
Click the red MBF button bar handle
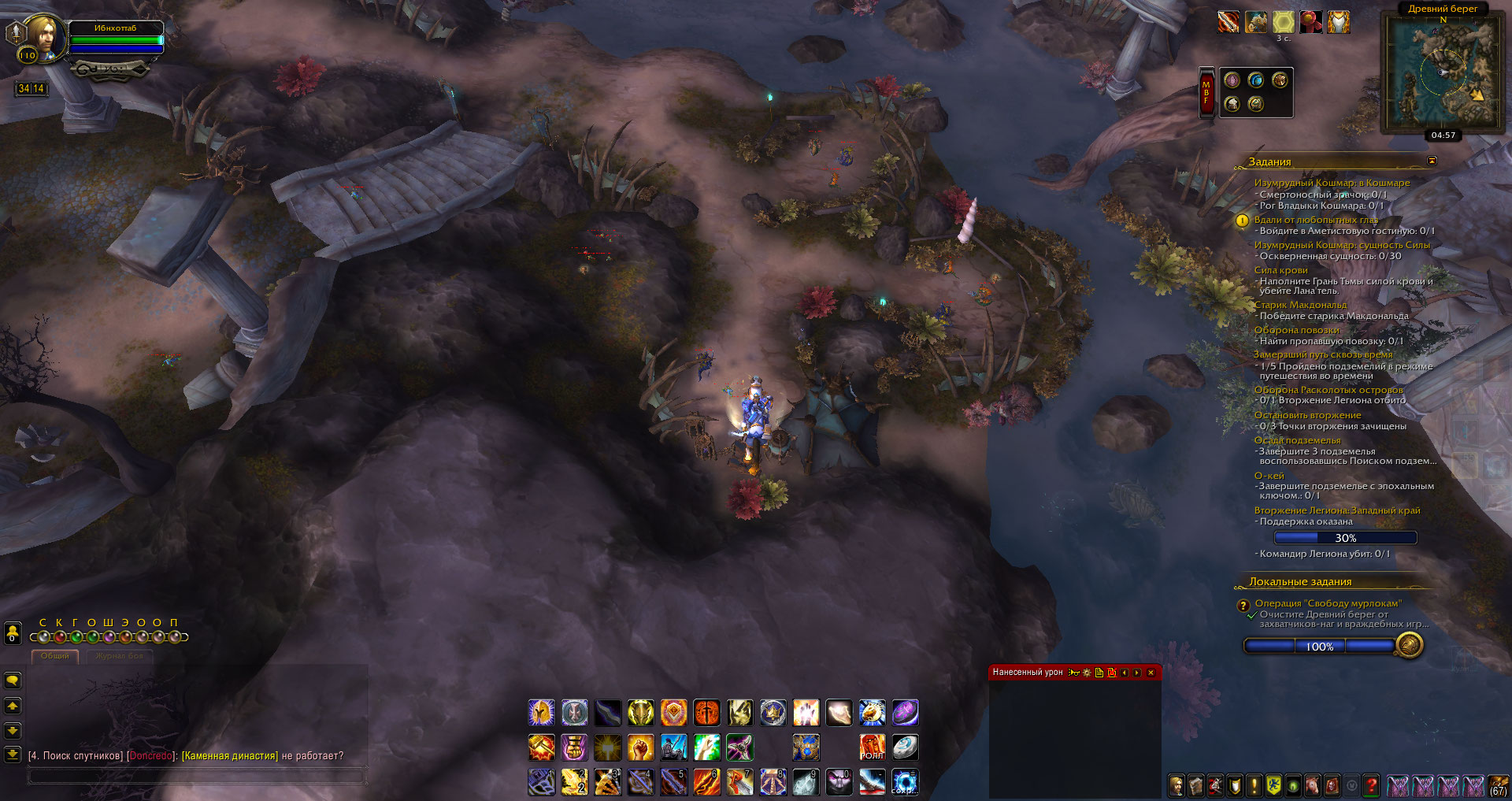[1206, 92]
